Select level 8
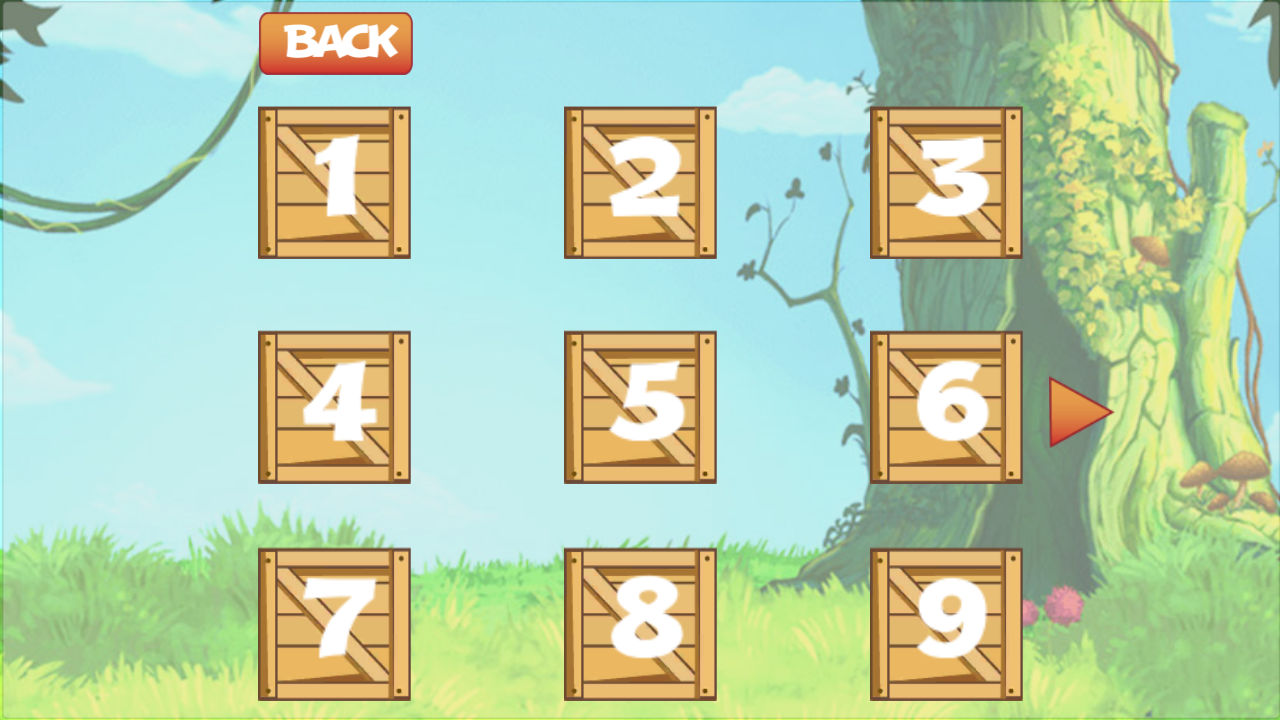Image resolution: width=1280 pixels, height=720 pixels. (640, 622)
